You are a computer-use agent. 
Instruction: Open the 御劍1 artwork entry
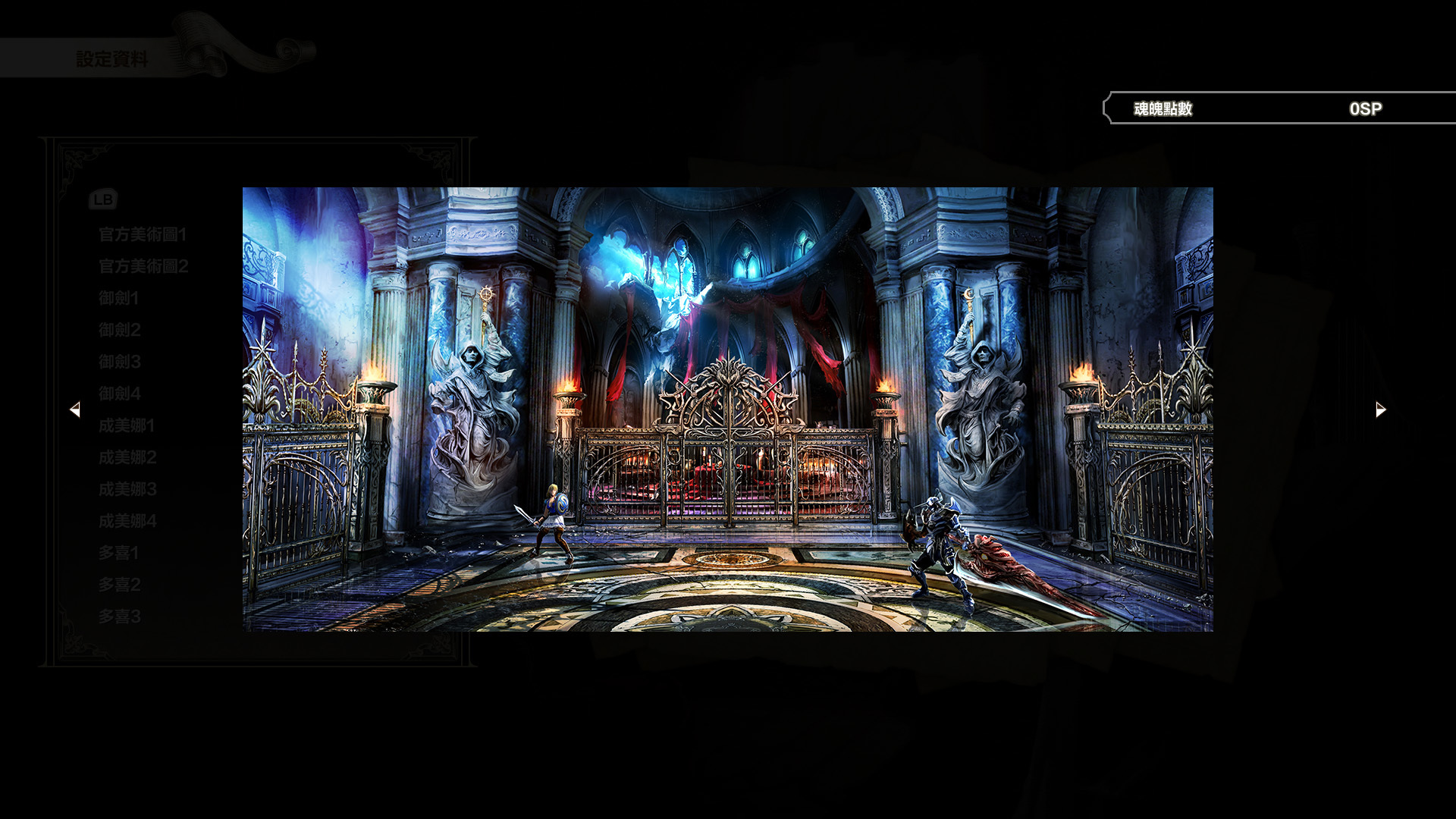click(118, 298)
